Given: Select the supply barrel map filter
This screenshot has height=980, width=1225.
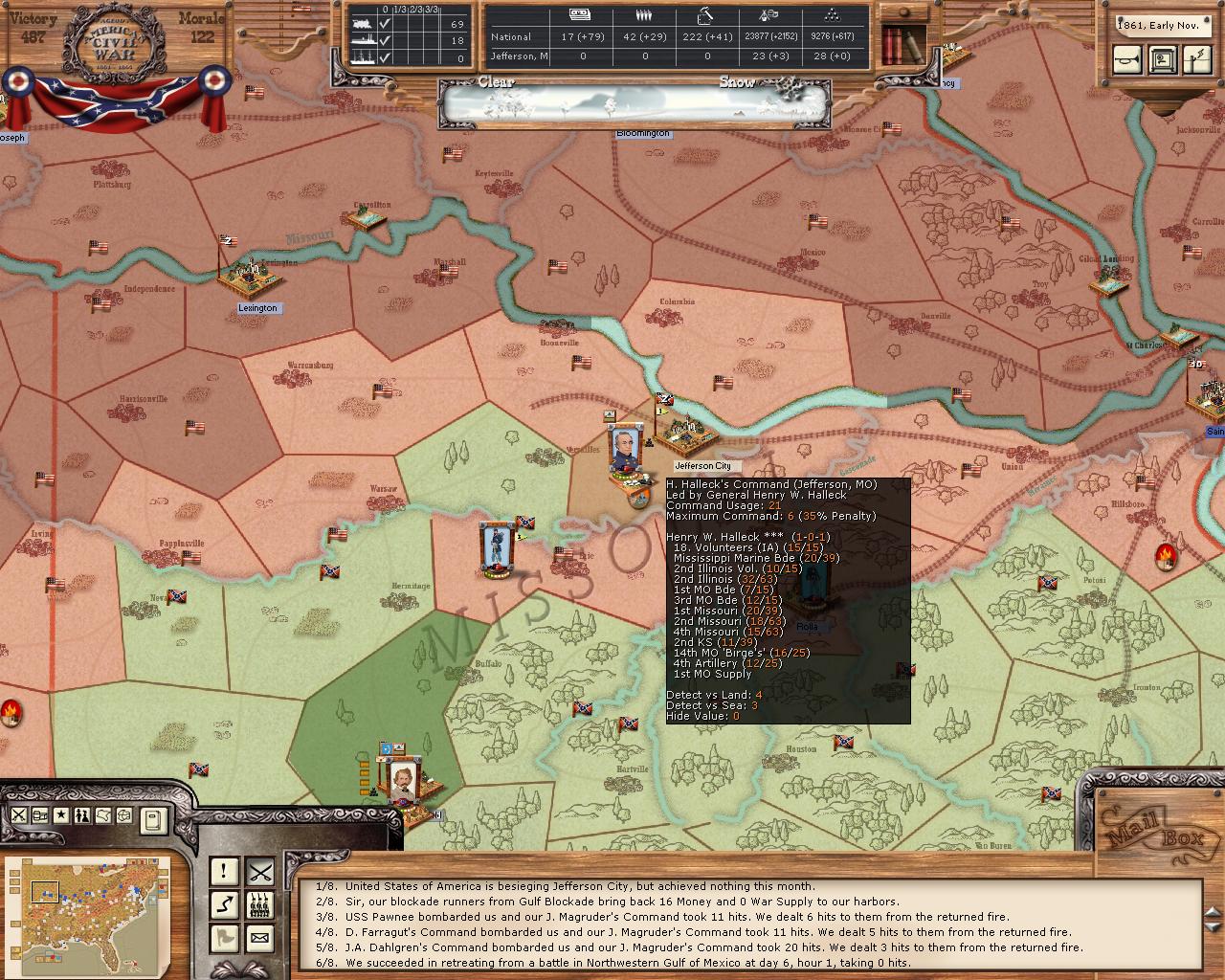Looking at the screenshot, I should 40,815.
